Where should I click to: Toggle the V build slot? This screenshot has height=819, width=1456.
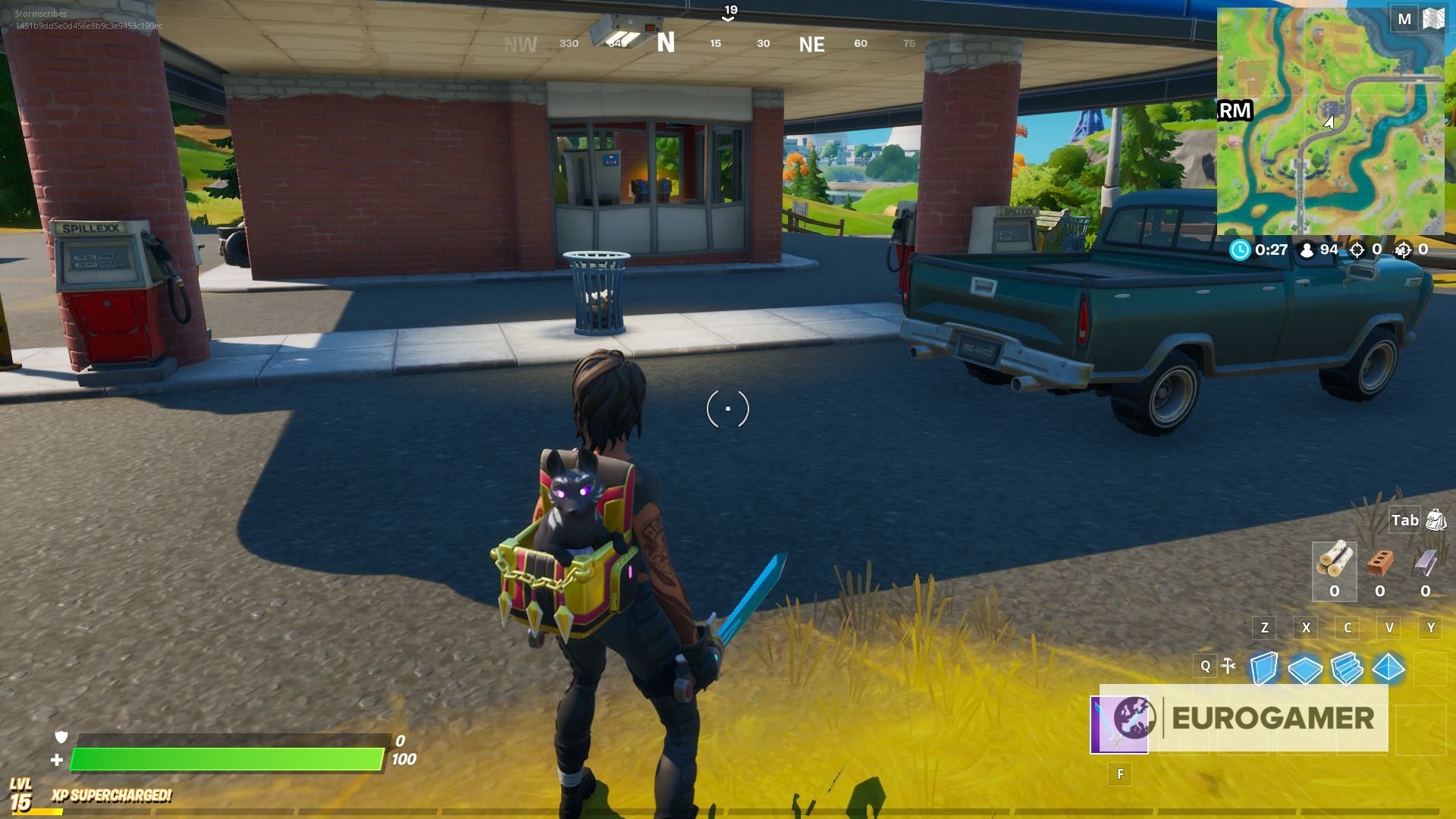pos(1389,628)
